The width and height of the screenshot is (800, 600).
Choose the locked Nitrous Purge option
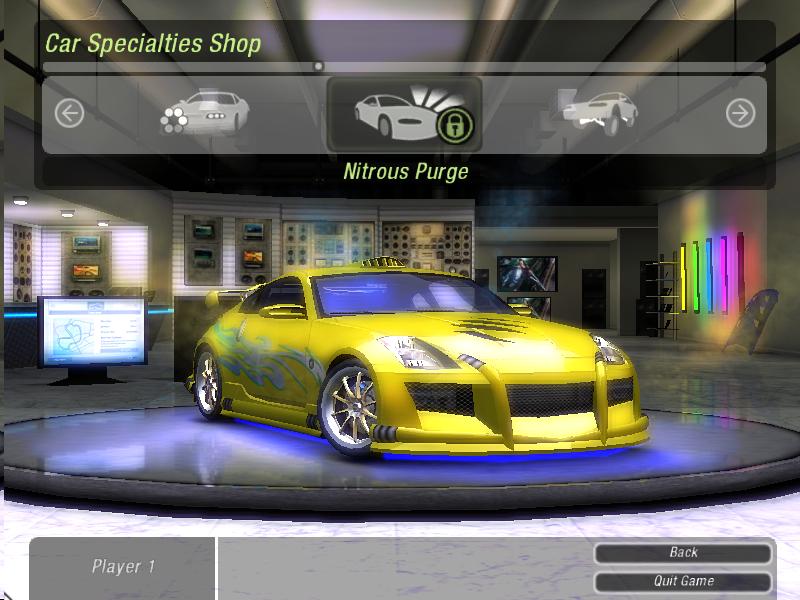[x=404, y=115]
